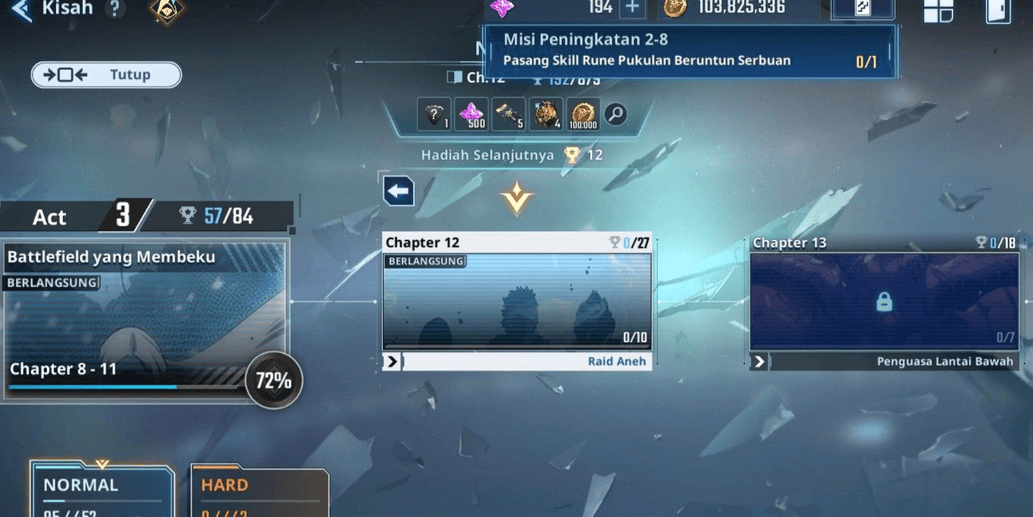This screenshot has width=1033, height=517.
Task: Click the gold coin currency icon
Action: tap(675, 8)
